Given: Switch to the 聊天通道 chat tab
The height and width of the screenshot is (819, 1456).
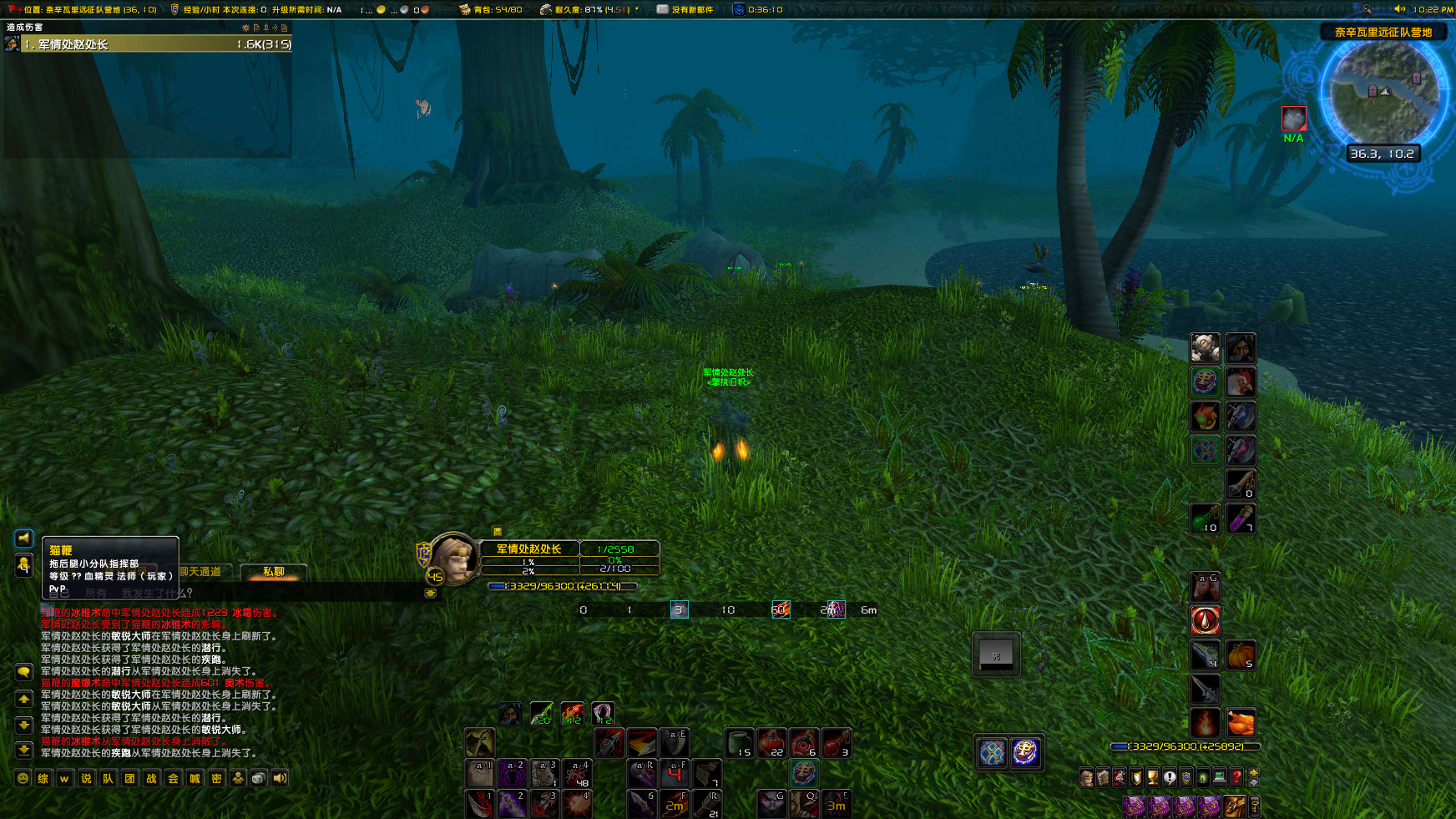Looking at the screenshot, I should click(200, 571).
